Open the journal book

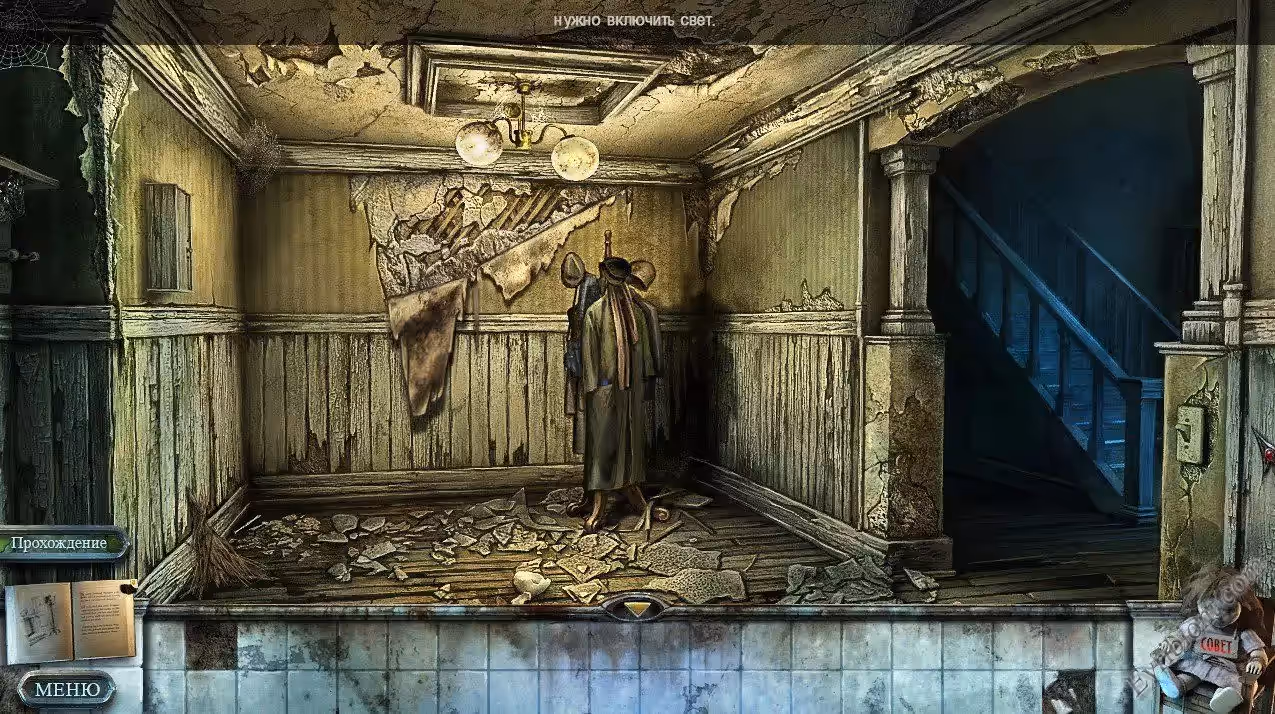[70, 620]
